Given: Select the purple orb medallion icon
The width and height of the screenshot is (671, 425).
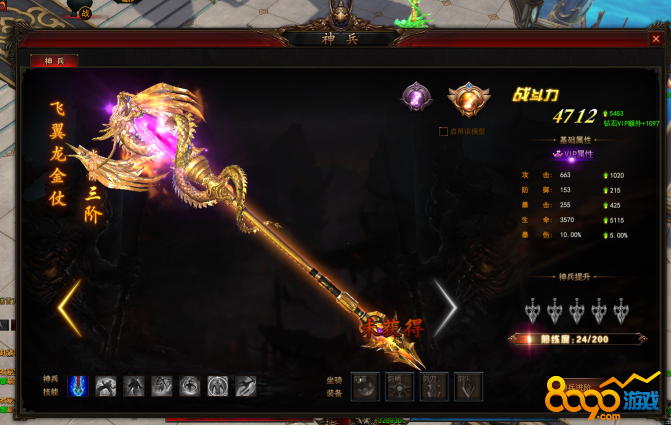Looking at the screenshot, I should [415, 96].
